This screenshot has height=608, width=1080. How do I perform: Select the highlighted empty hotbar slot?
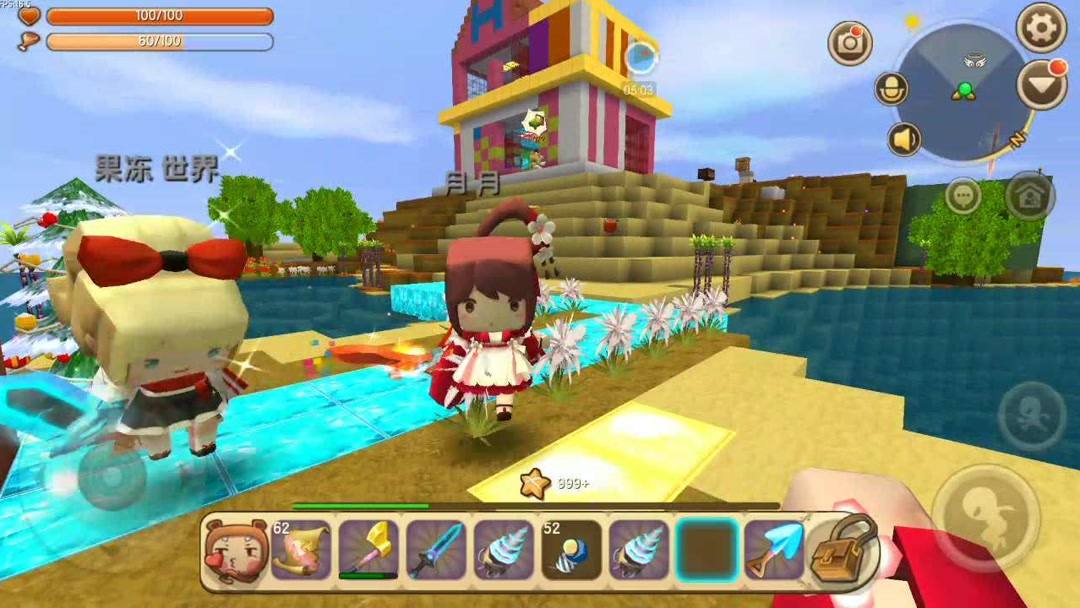706,550
